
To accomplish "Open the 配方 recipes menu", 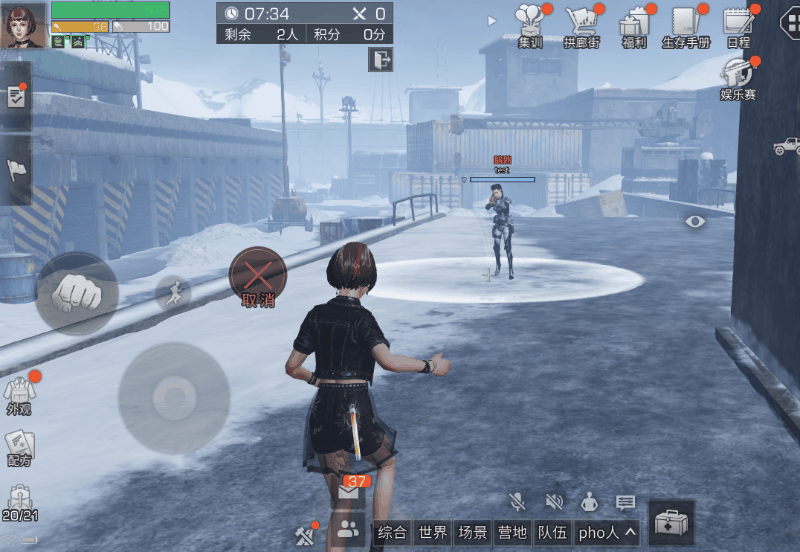I will 19,449.
